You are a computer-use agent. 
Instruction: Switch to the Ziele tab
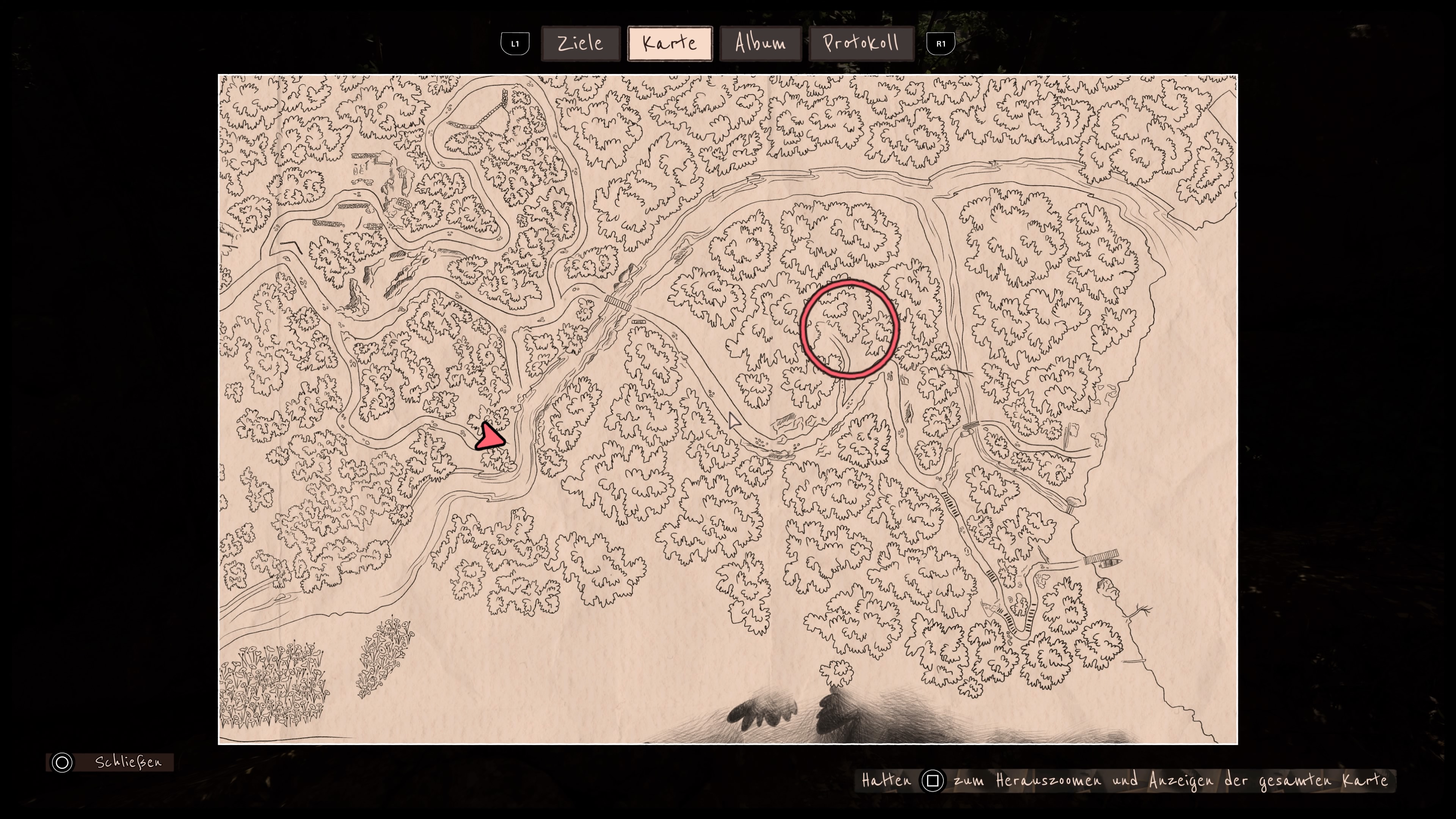580,44
